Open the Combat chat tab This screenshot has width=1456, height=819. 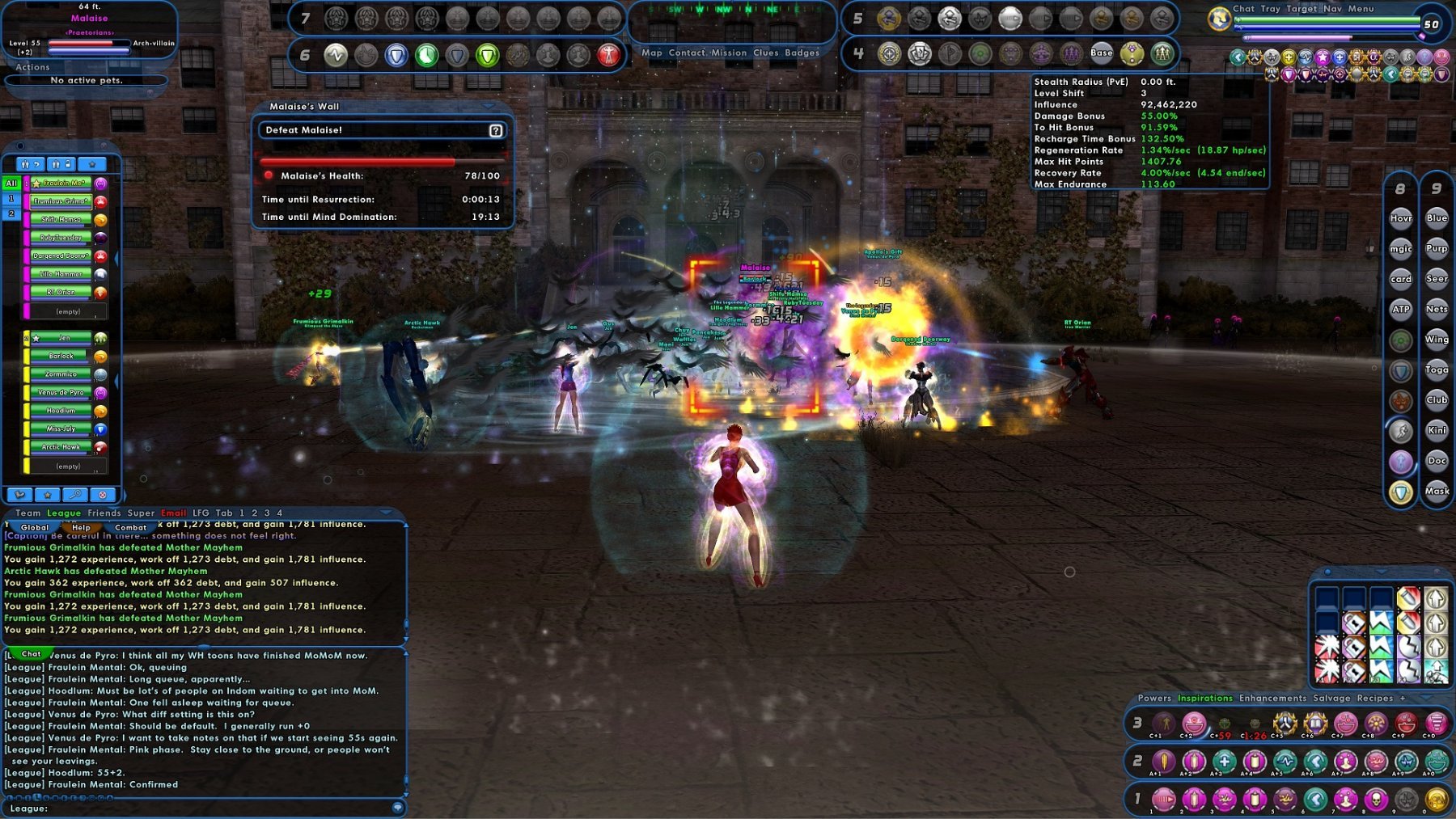pos(130,527)
